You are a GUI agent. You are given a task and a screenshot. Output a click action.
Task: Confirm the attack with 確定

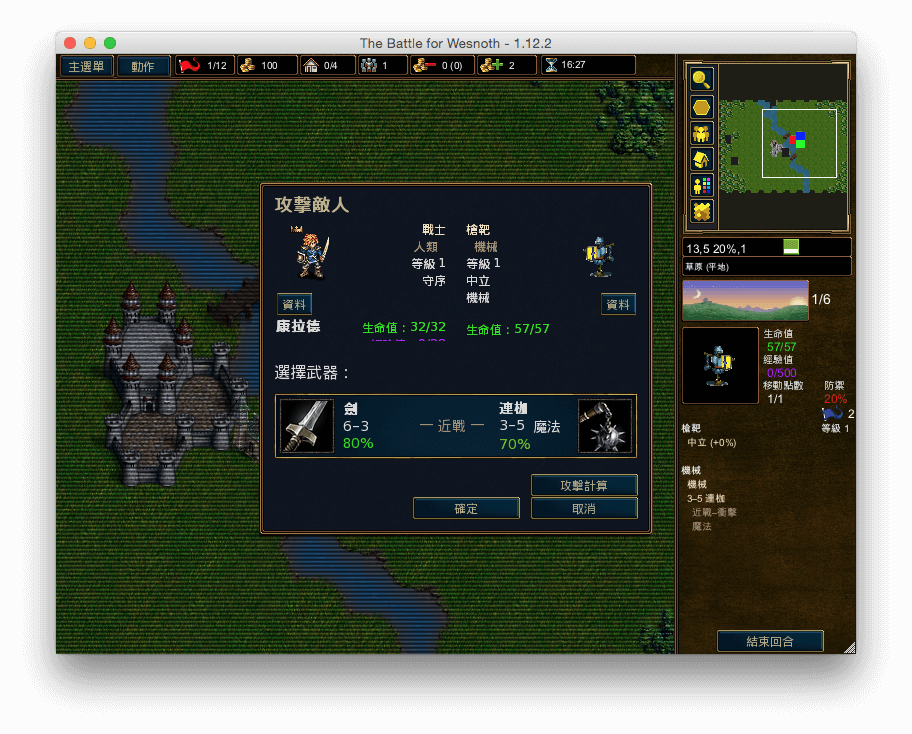466,509
